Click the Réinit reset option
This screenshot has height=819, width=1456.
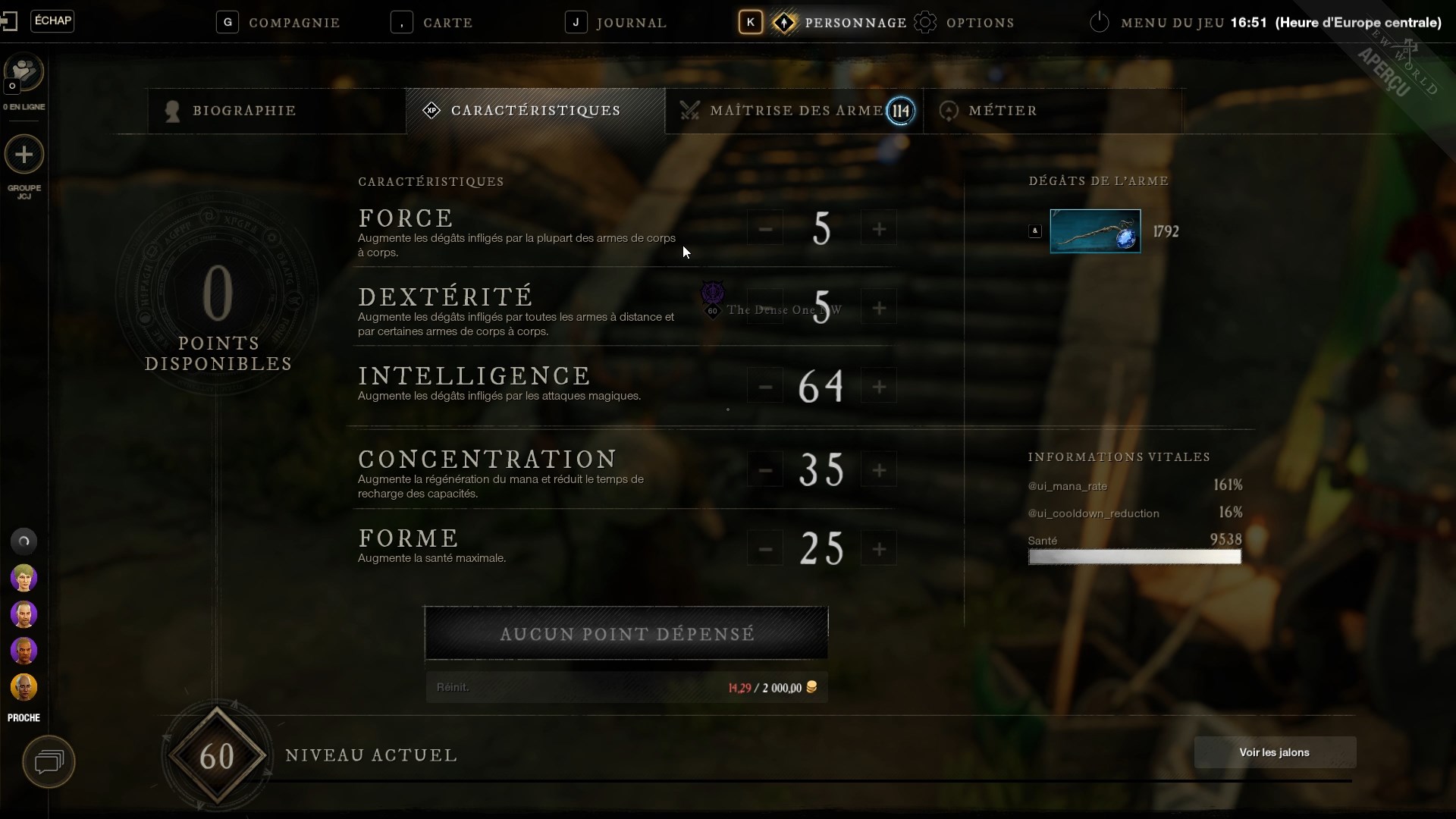(452, 687)
